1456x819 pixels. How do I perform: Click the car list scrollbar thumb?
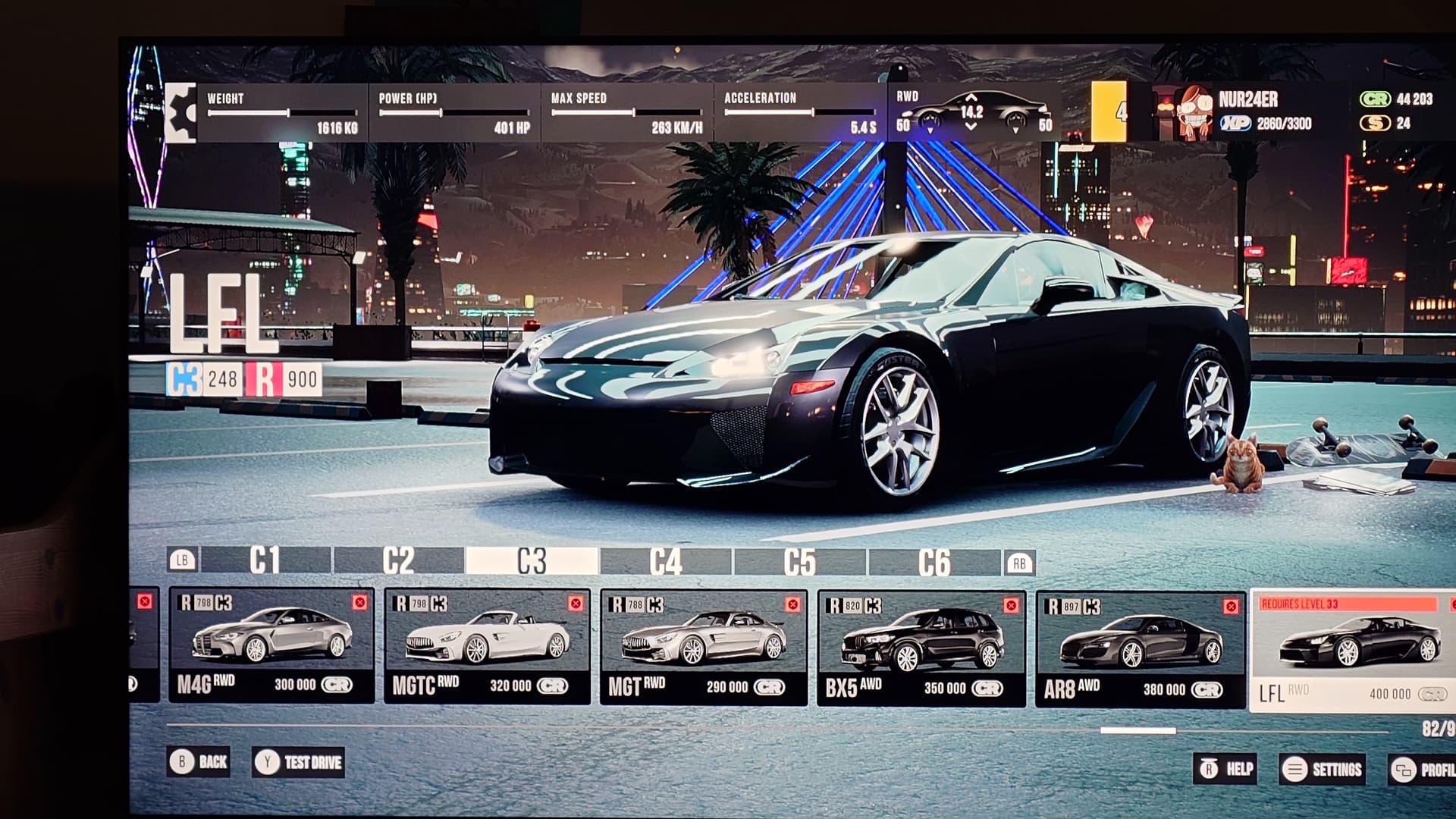(x=1137, y=731)
